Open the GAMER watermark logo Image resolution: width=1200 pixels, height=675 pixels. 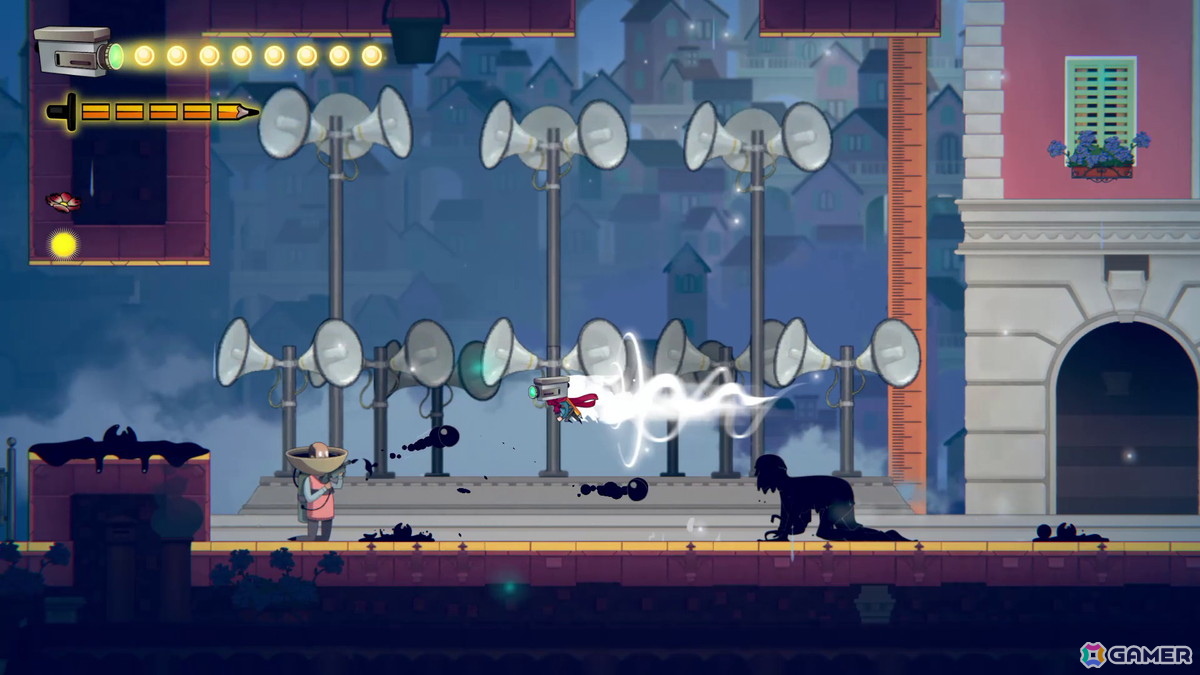coord(1136,654)
